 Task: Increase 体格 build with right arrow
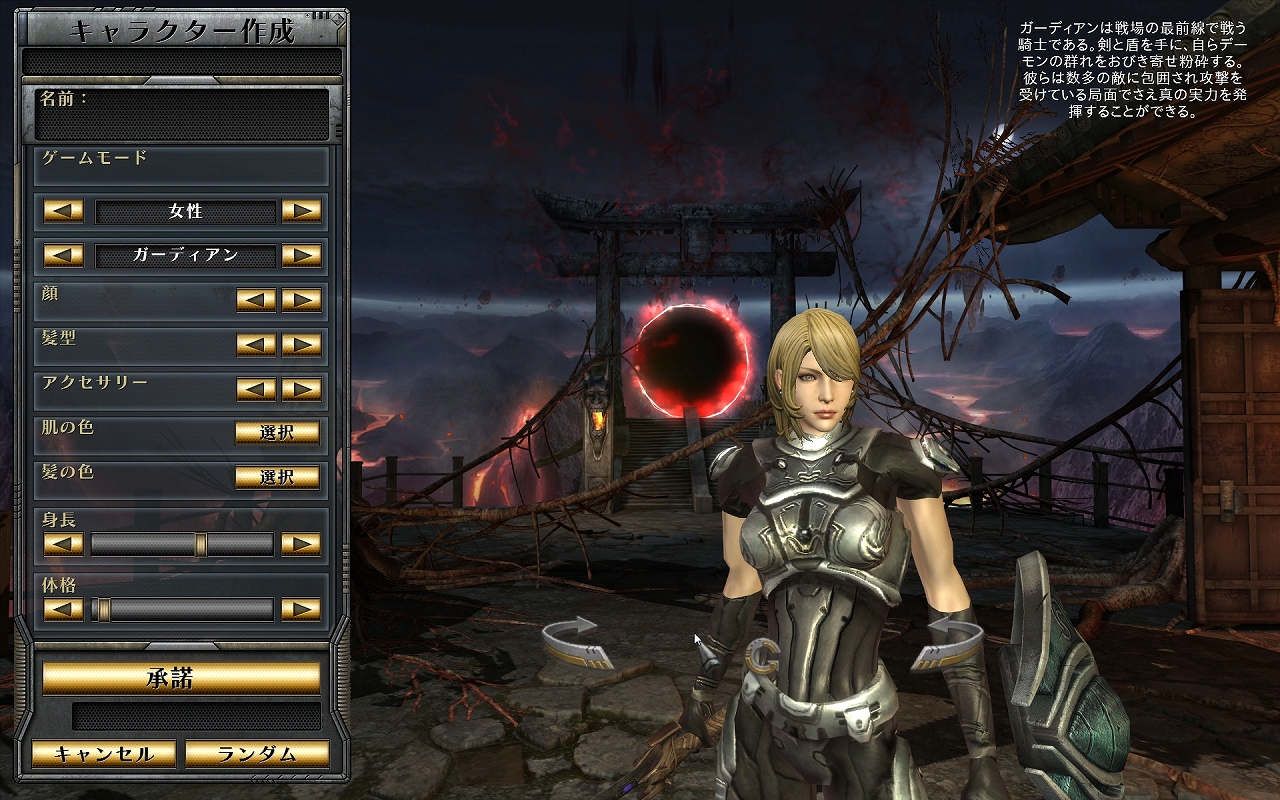pos(301,608)
